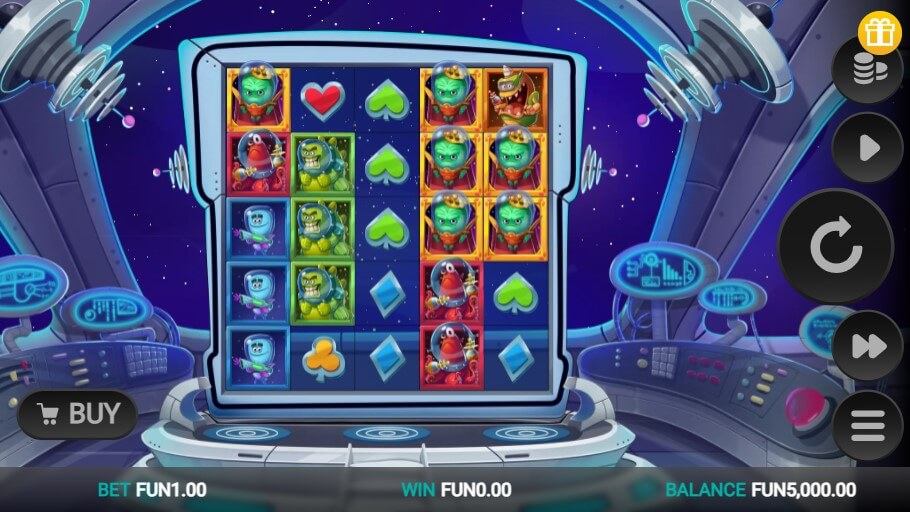Start autoplay with the play triangle button
The width and height of the screenshot is (910, 512).
coord(867,148)
